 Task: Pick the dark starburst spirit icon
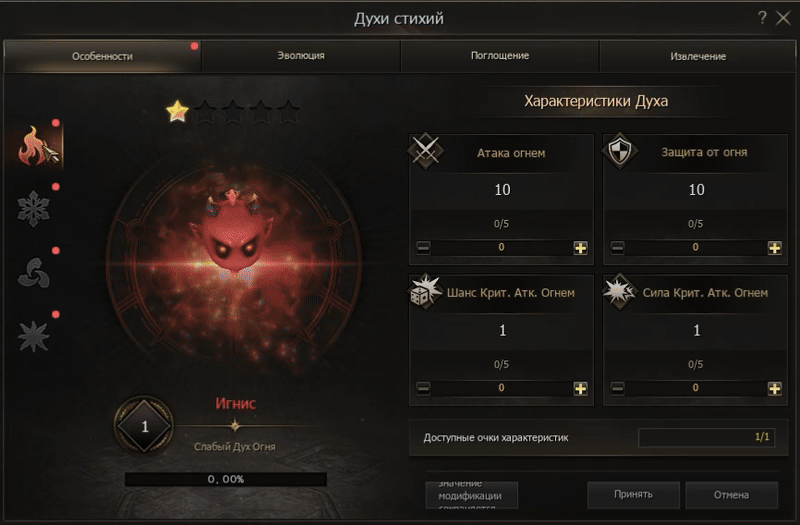pos(35,336)
